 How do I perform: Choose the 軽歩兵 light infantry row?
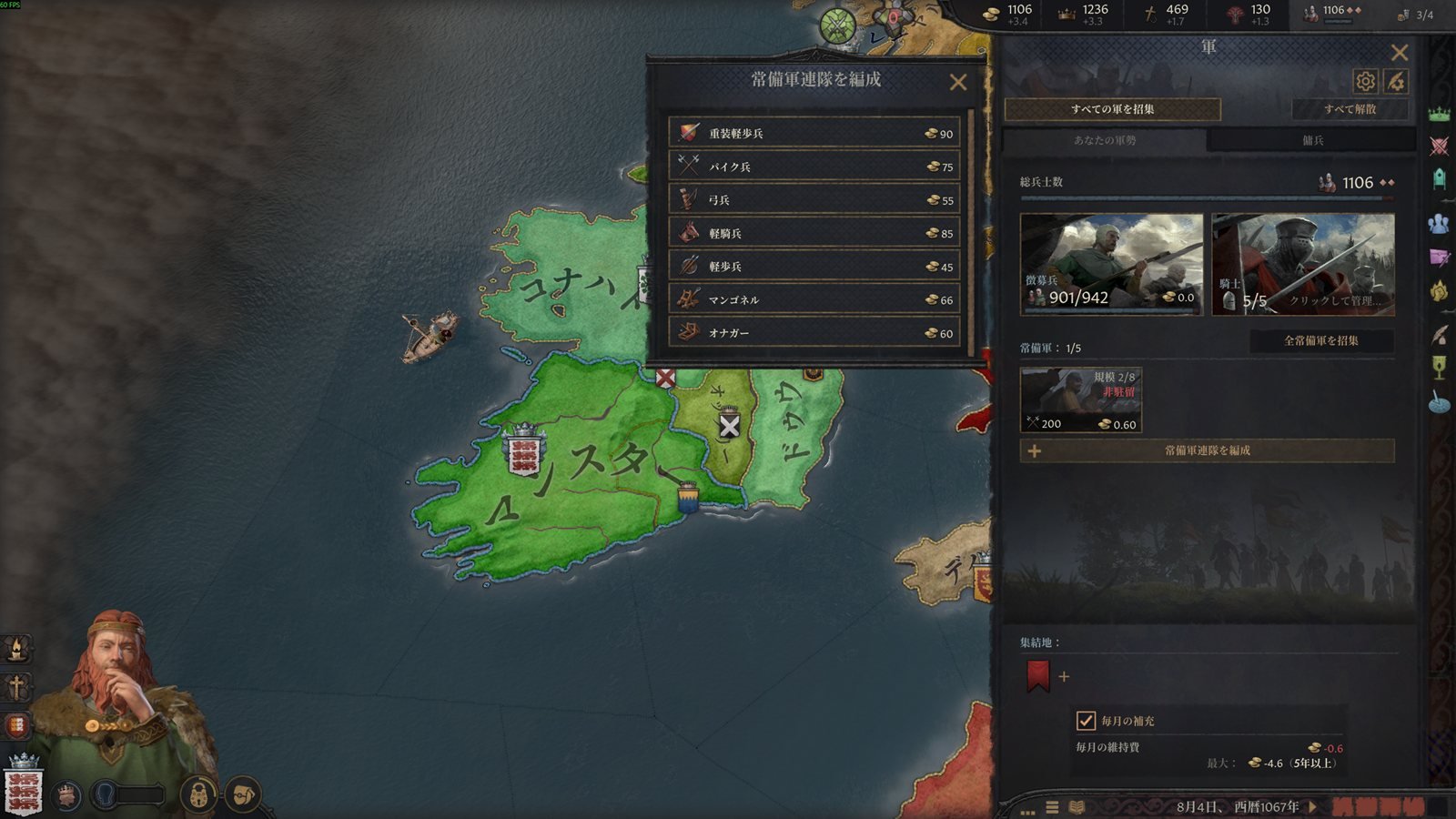[x=814, y=267]
